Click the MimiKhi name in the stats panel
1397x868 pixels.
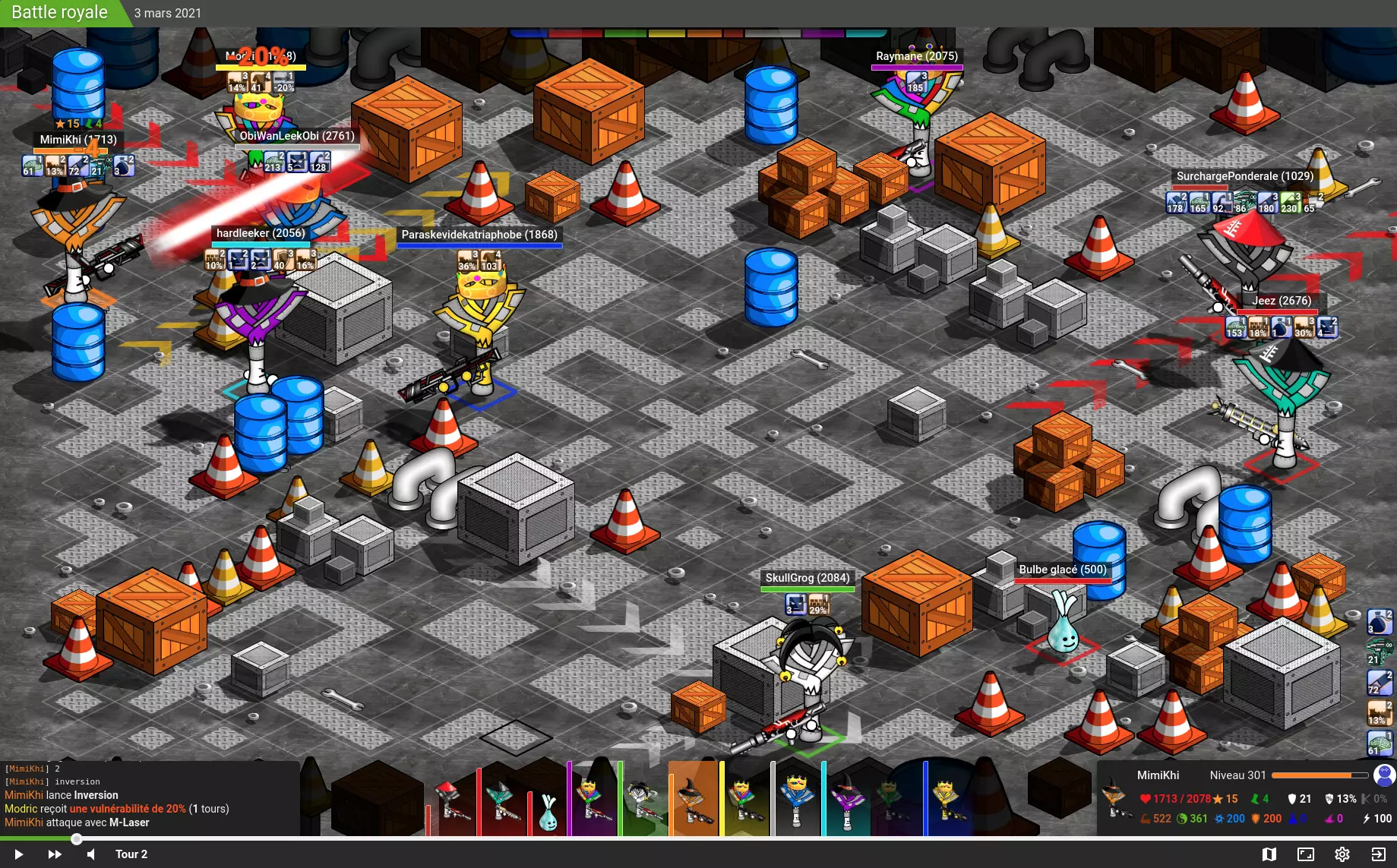tap(1158, 775)
